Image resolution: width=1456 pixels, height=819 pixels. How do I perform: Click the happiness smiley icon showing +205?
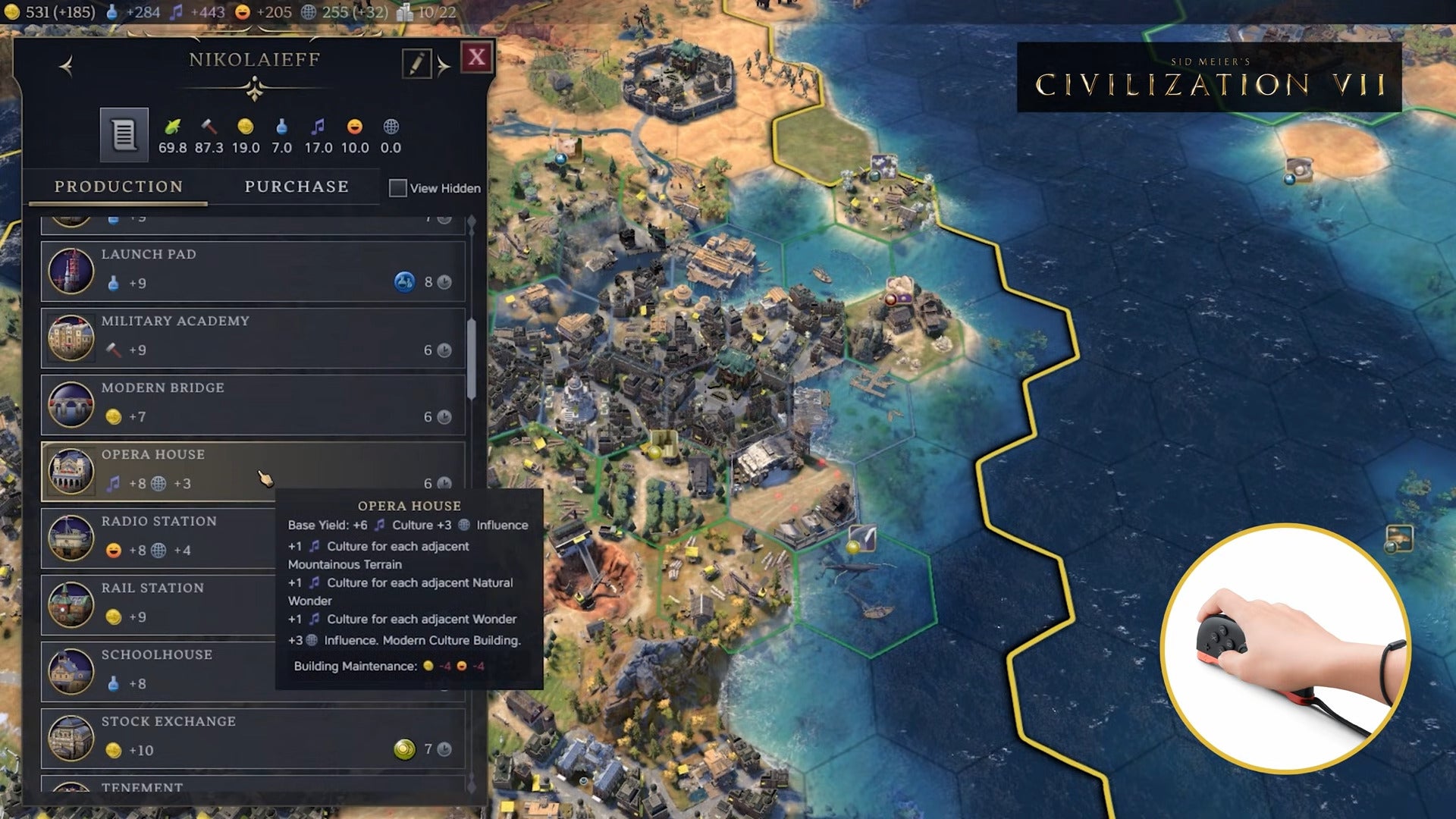tap(242, 12)
